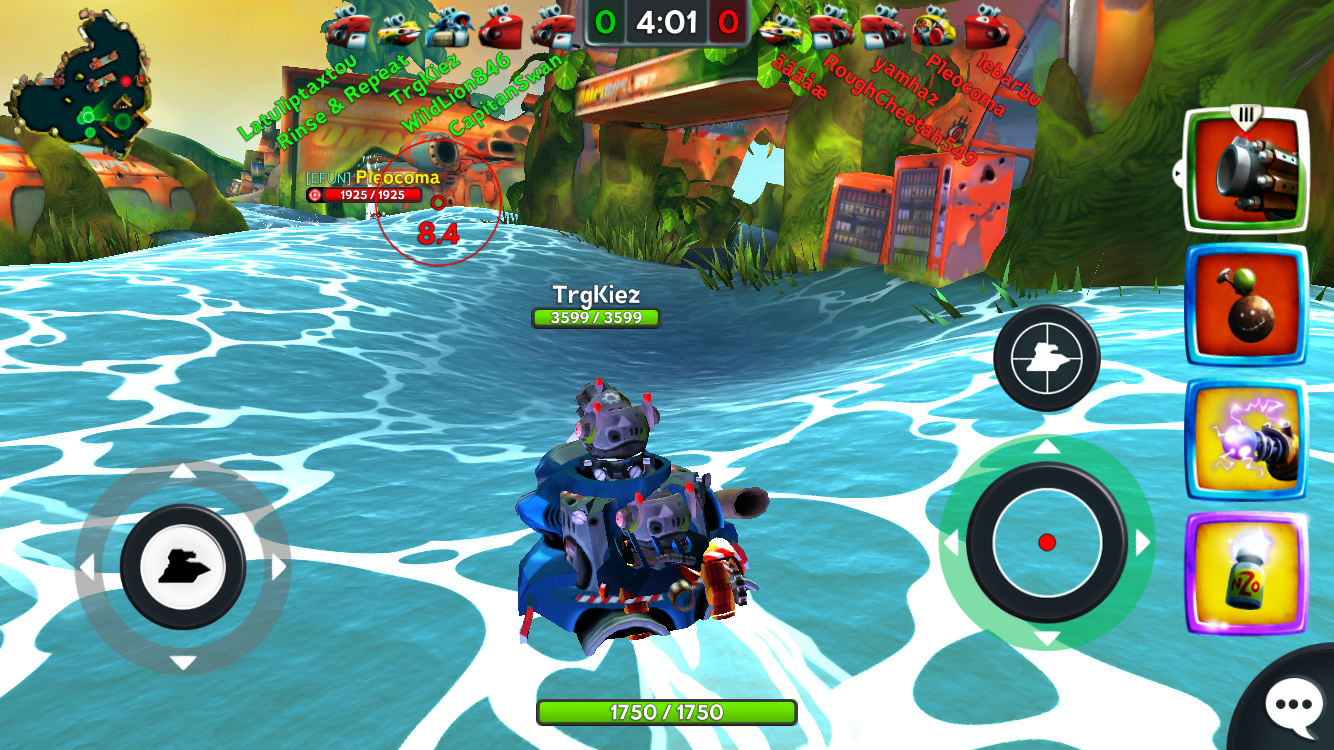Select the cannon weapon slot
Image resolution: width=1334 pixels, height=750 pixels.
[x=1245, y=171]
